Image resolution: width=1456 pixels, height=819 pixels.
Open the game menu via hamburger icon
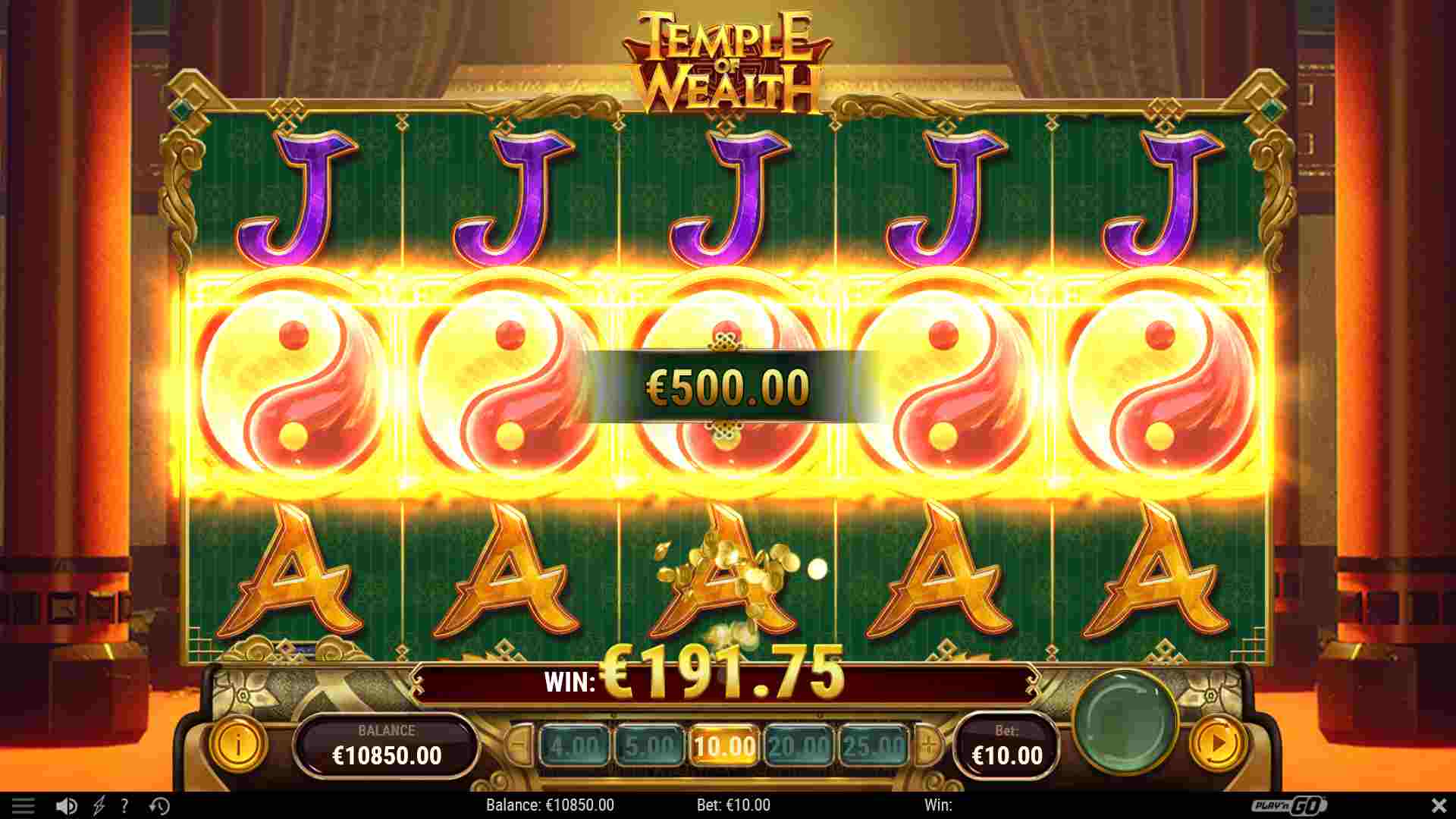coord(24,806)
